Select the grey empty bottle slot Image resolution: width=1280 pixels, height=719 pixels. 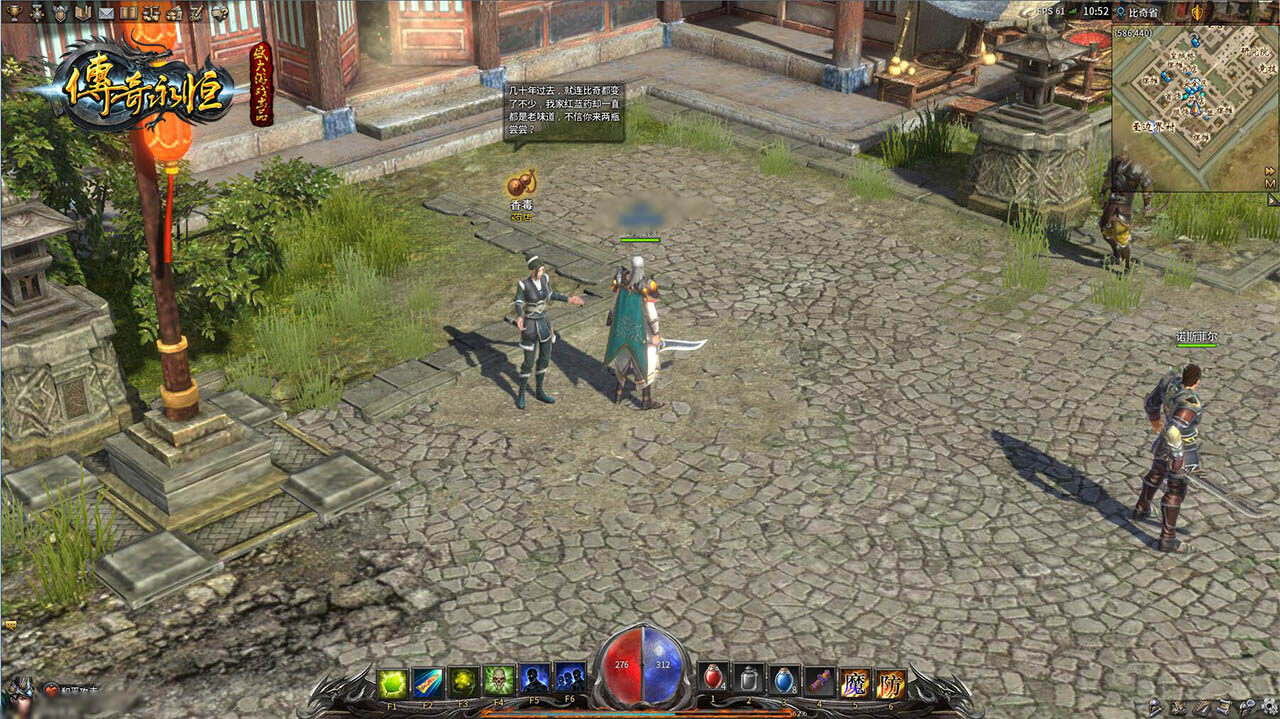click(x=749, y=680)
